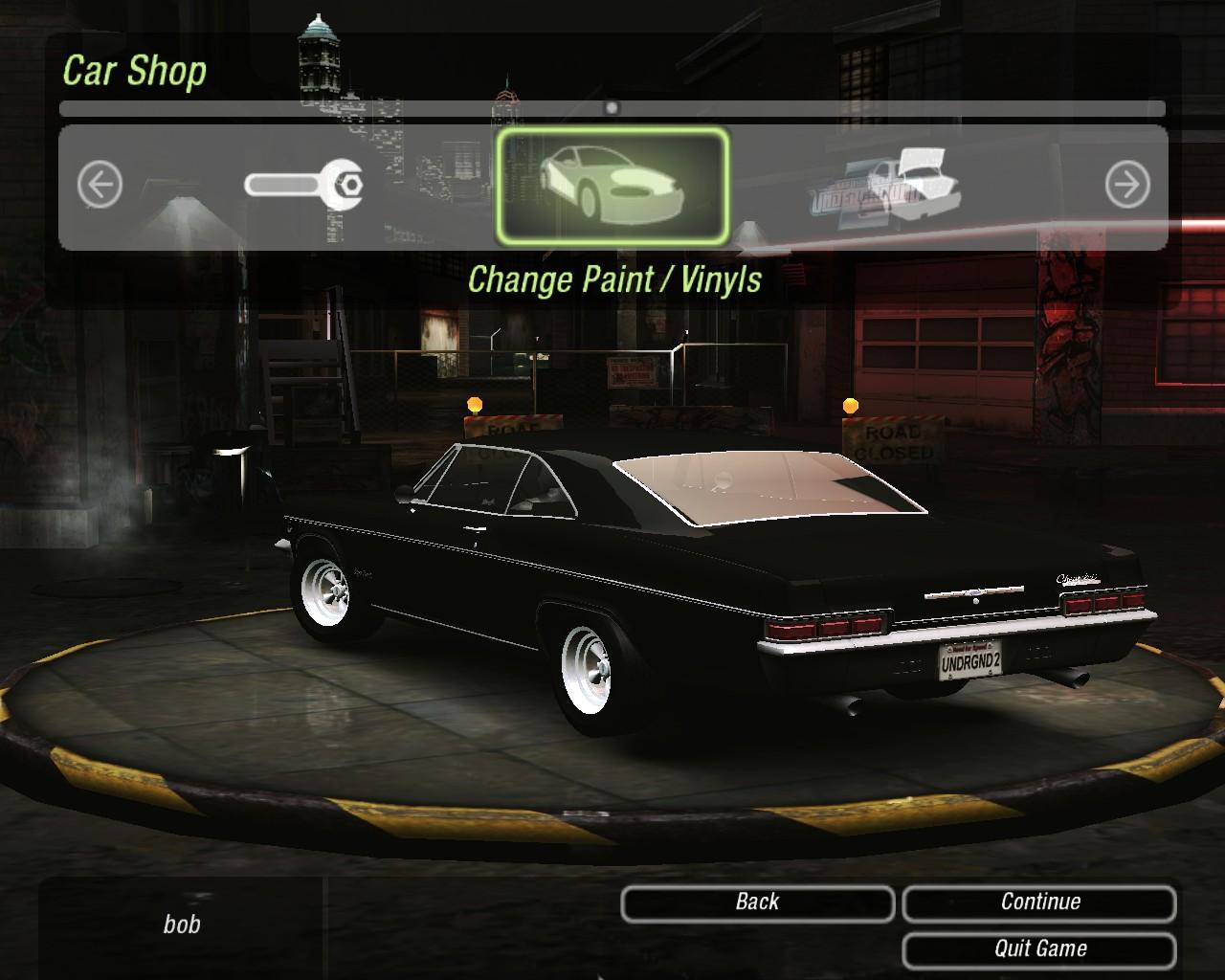Quit Game from the car shop

(x=1039, y=949)
